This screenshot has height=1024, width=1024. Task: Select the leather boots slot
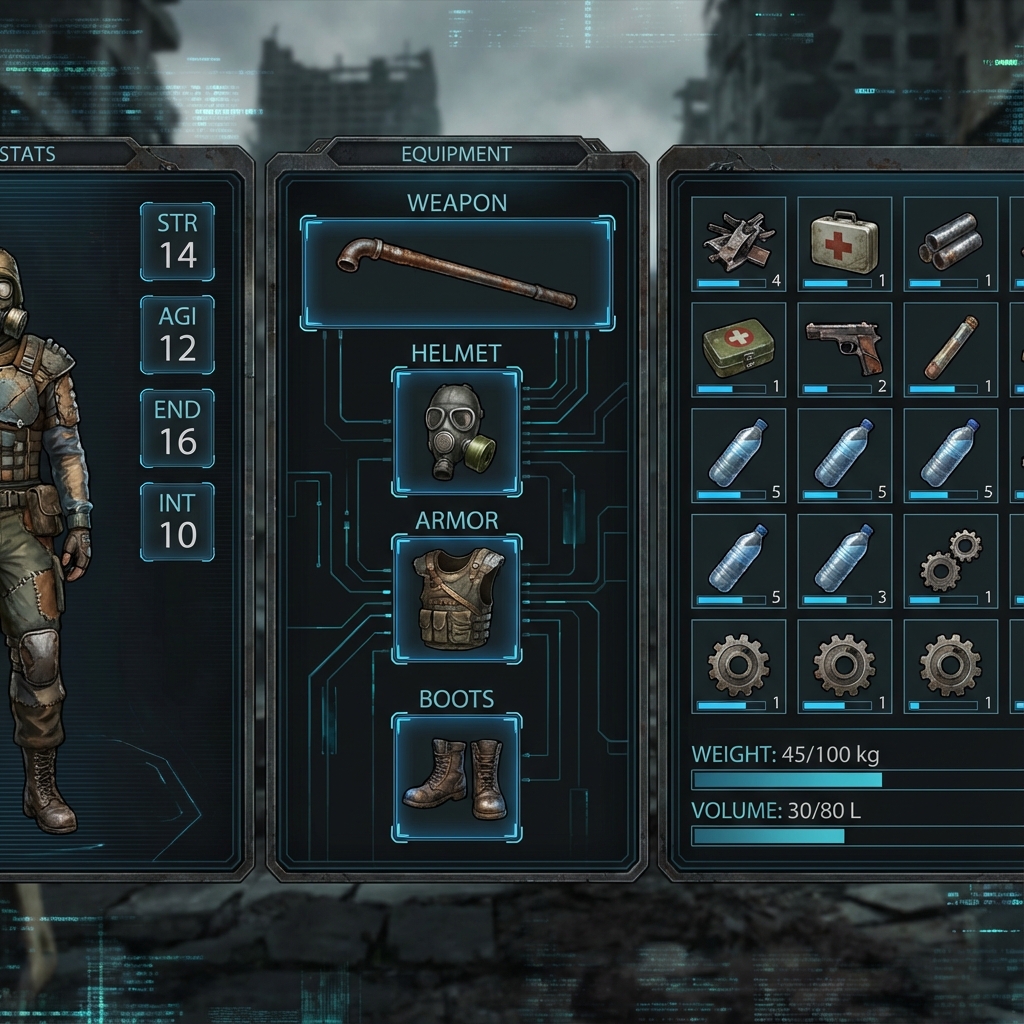(x=457, y=777)
